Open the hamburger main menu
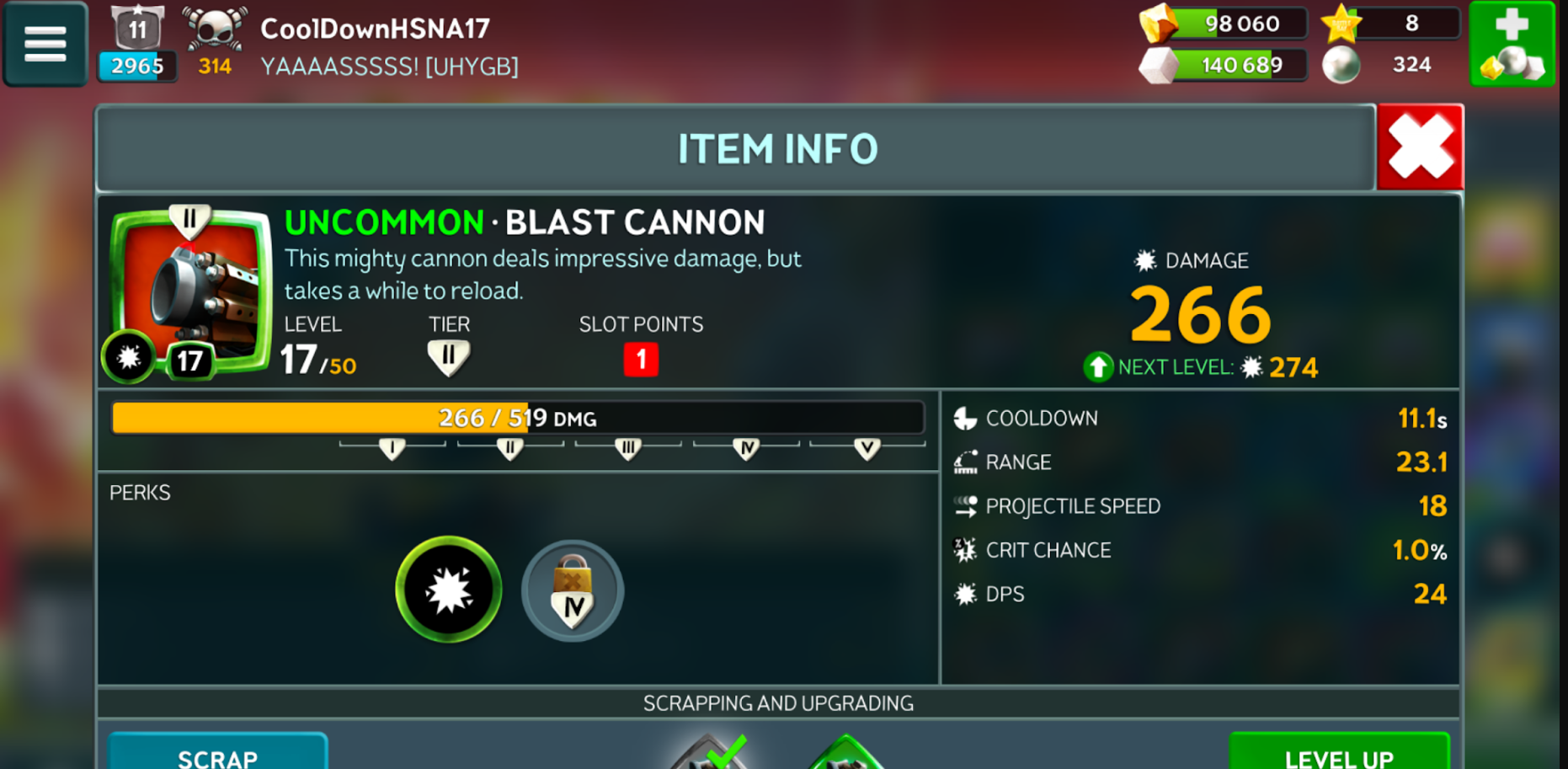 [x=45, y=44]
